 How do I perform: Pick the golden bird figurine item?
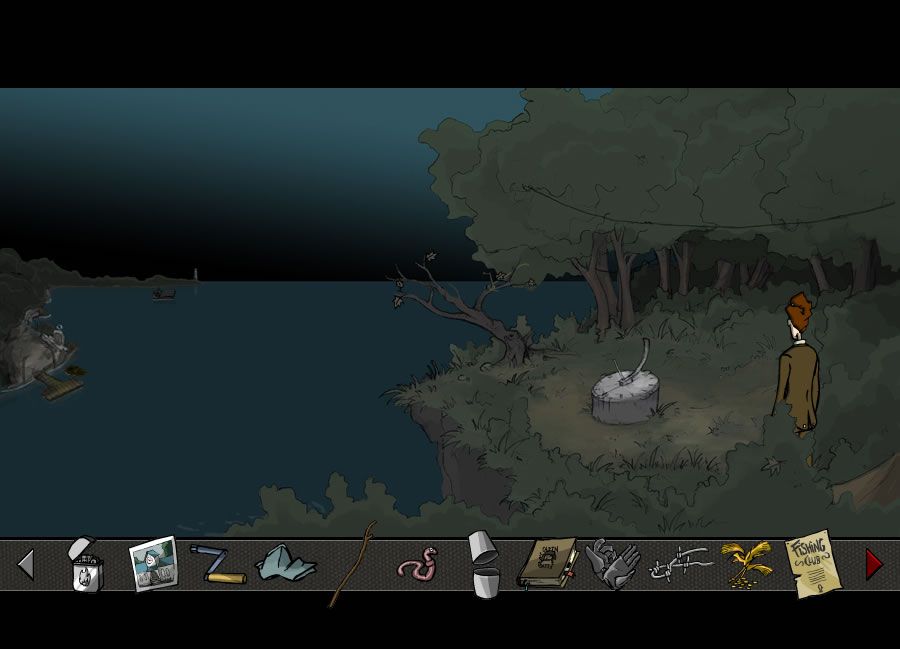pos(746,563)
